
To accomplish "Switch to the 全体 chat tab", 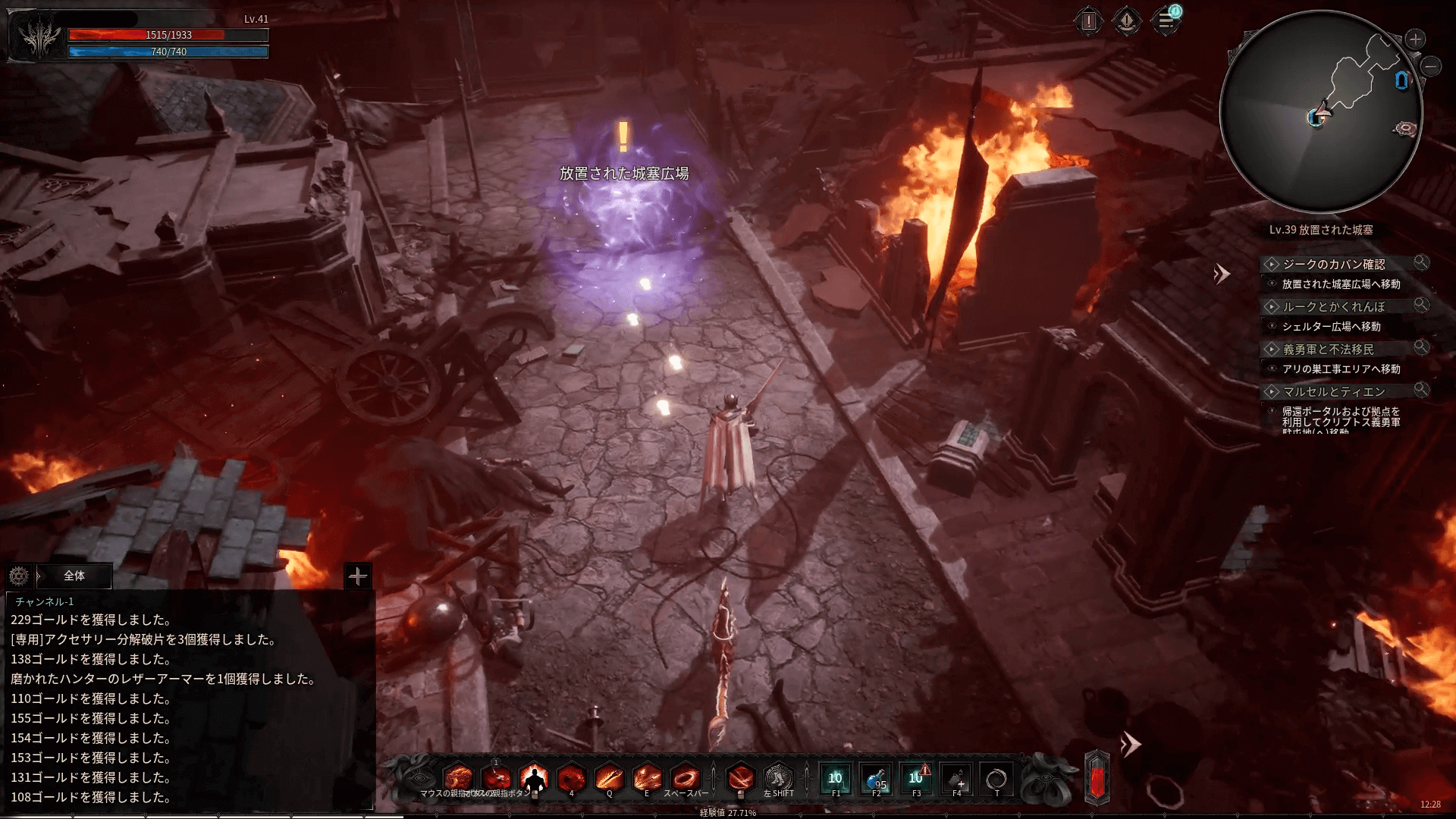I will 74,576.
